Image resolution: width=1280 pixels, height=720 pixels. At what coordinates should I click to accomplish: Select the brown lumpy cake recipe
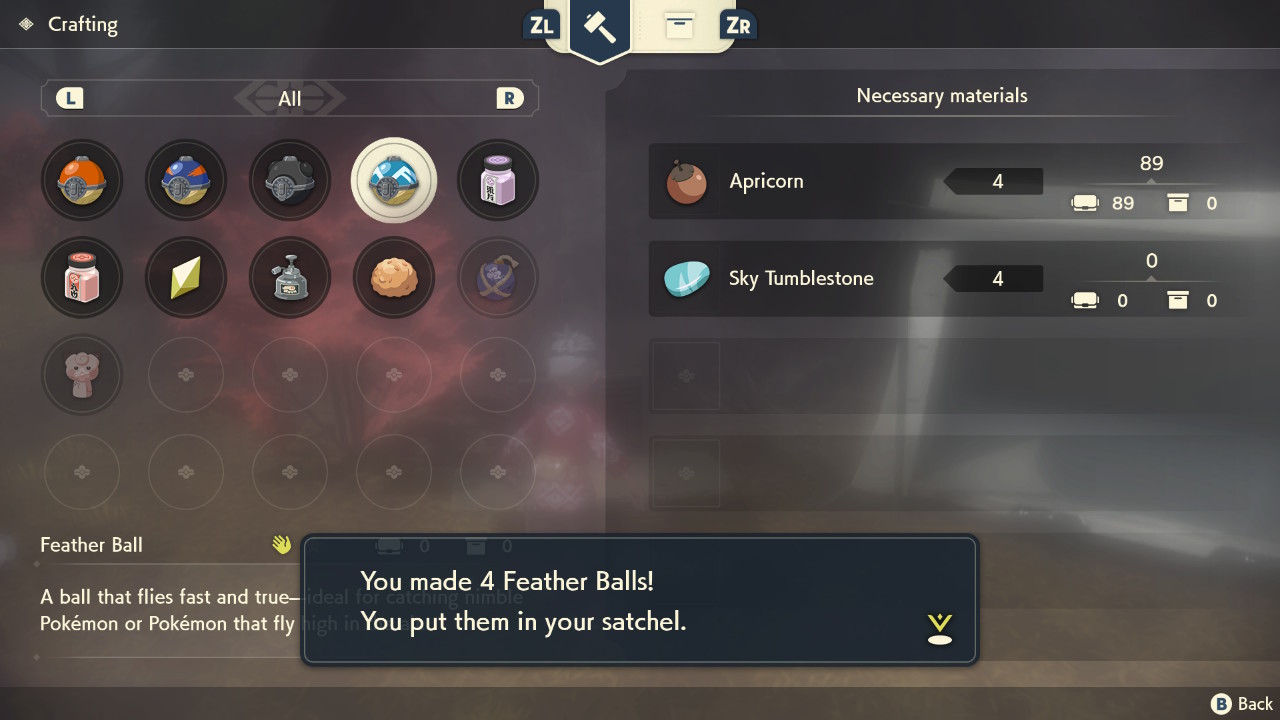pos(394,278)
